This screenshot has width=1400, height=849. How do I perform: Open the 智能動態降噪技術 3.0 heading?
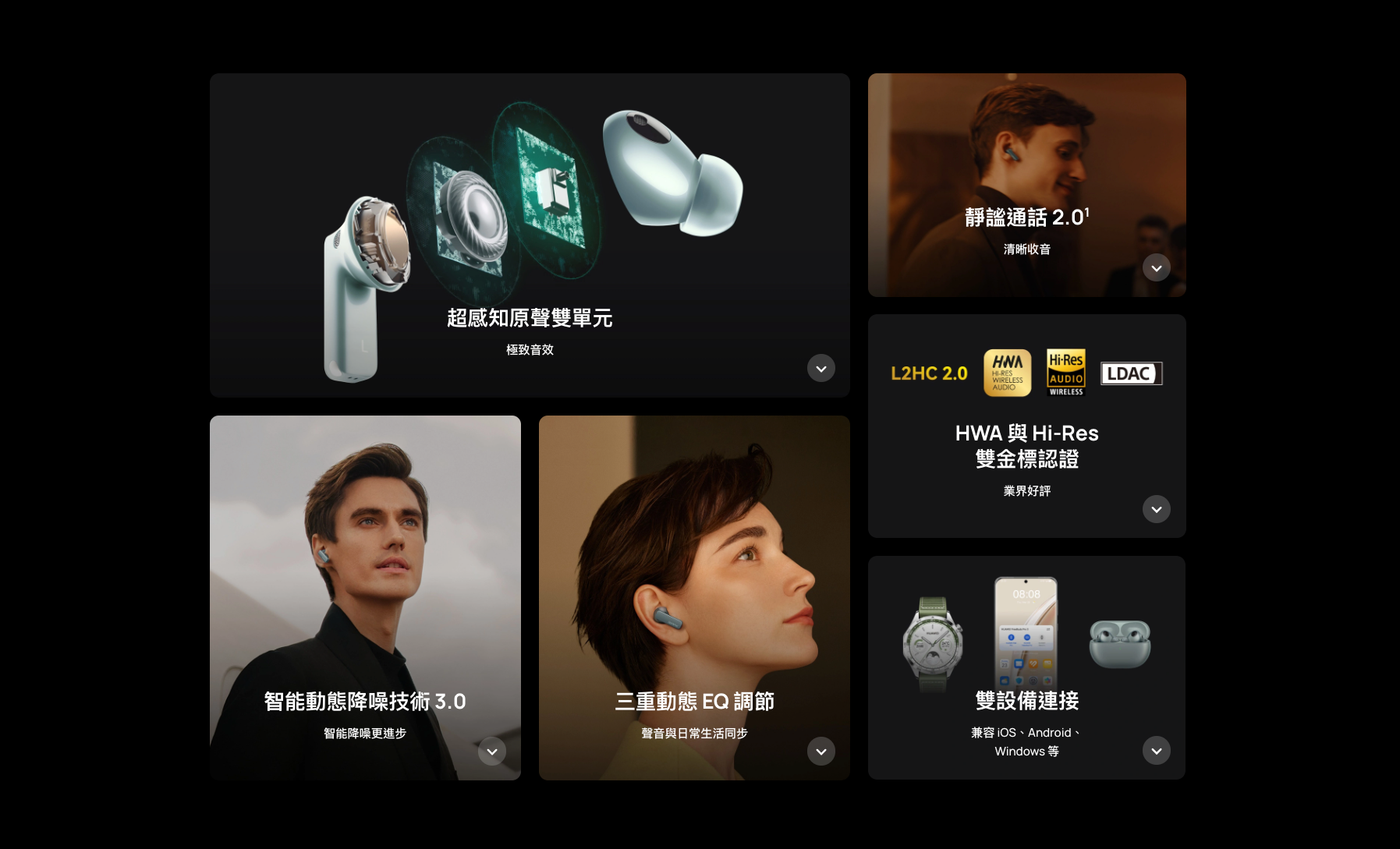[x=365, y=702]
